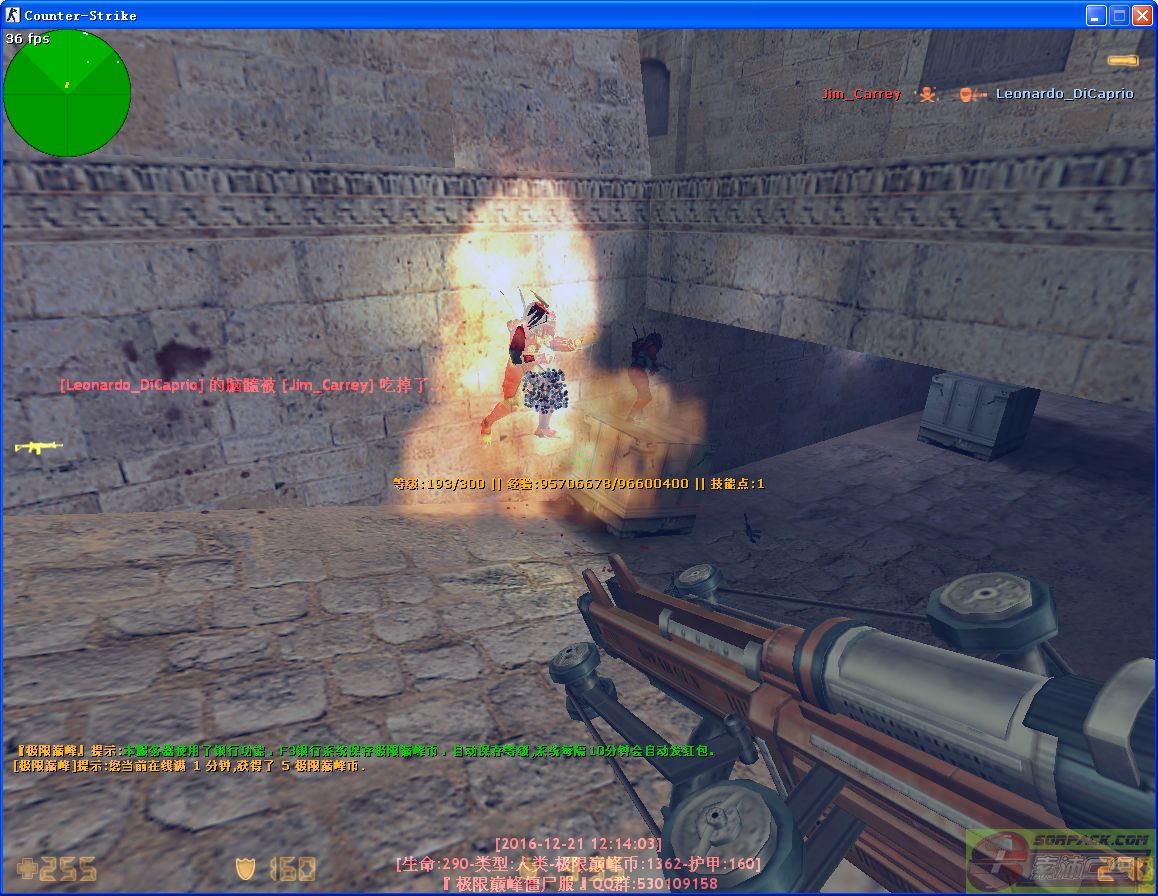Minimize the Counter-Strike window
Viewport: 1158px width, 896px height.
[x=1097, y=15]
